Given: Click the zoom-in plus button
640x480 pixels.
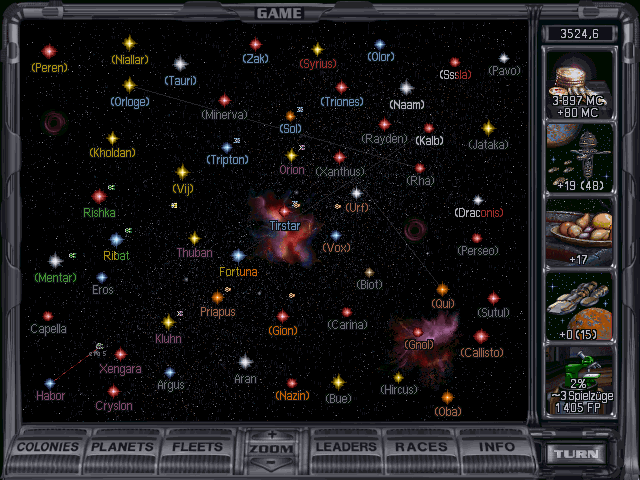Looking at the screenshot, I should pyautogui.click(x=273, y=435).
